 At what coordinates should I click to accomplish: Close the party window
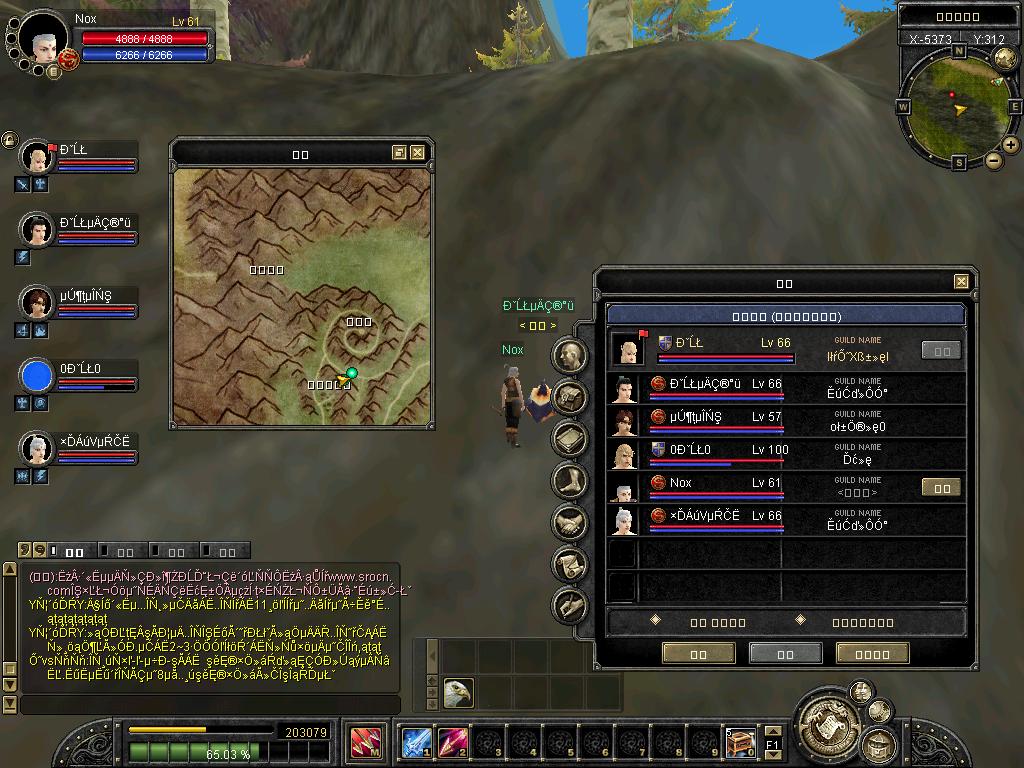click(961, 282)
